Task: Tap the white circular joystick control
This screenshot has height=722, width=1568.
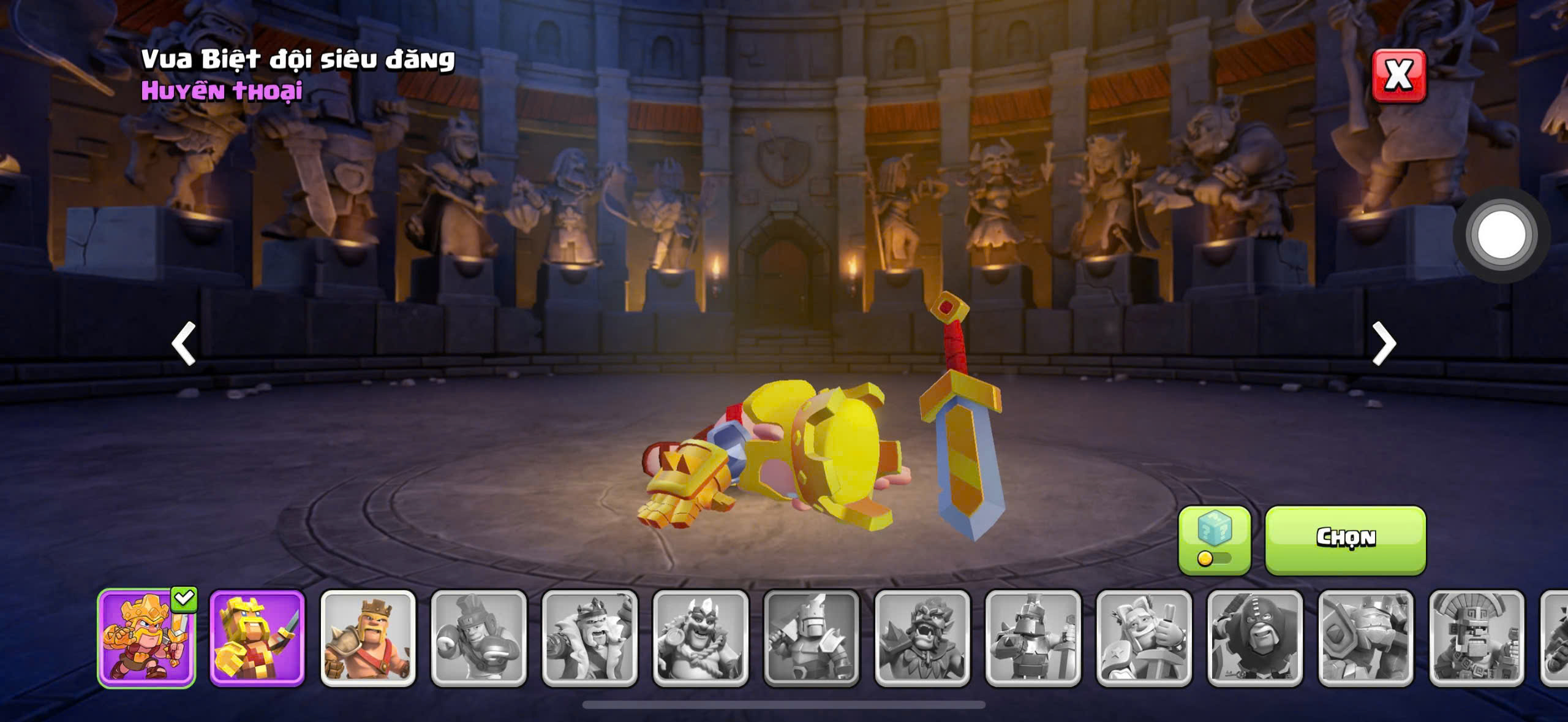Action: point(1501,235)
